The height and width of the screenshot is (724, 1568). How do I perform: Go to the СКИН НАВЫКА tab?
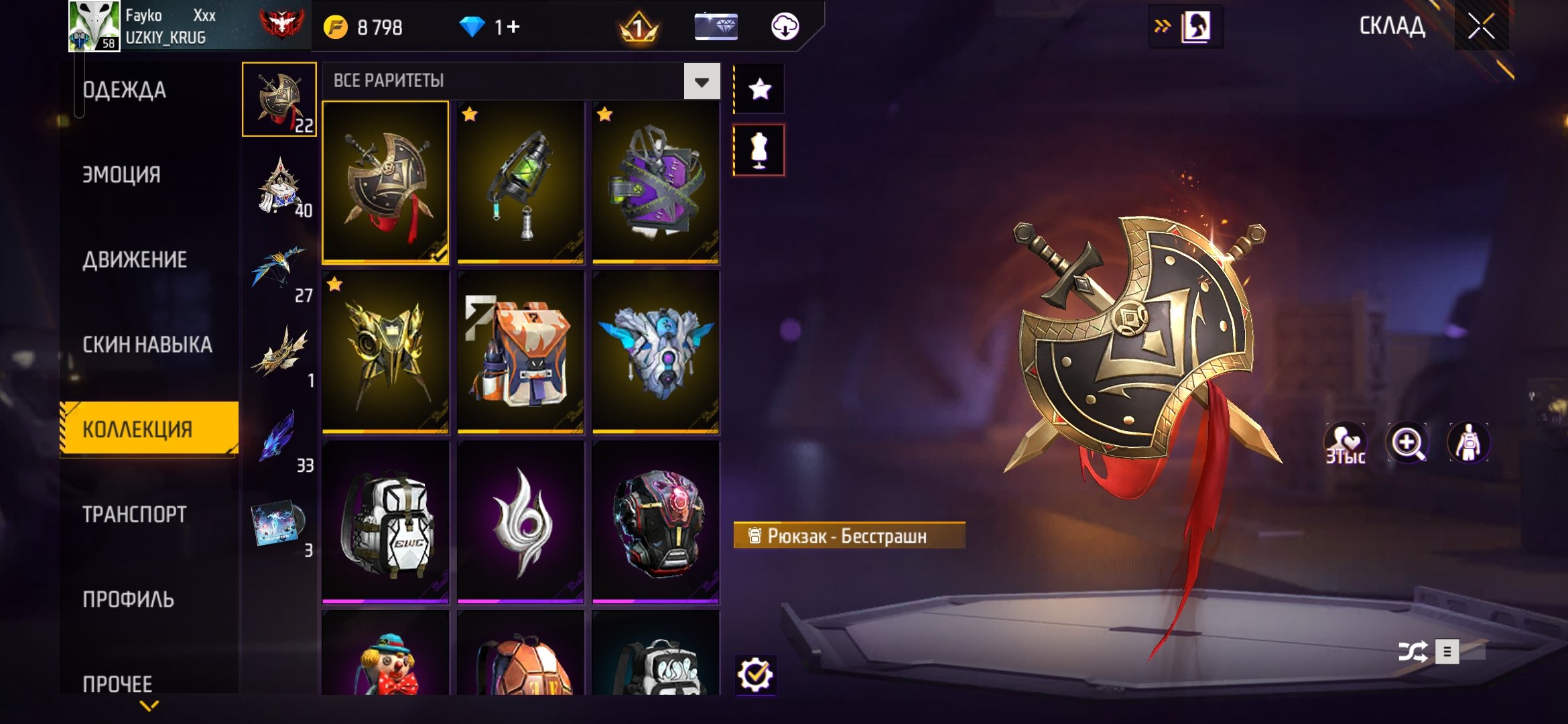tap(147, 345)
